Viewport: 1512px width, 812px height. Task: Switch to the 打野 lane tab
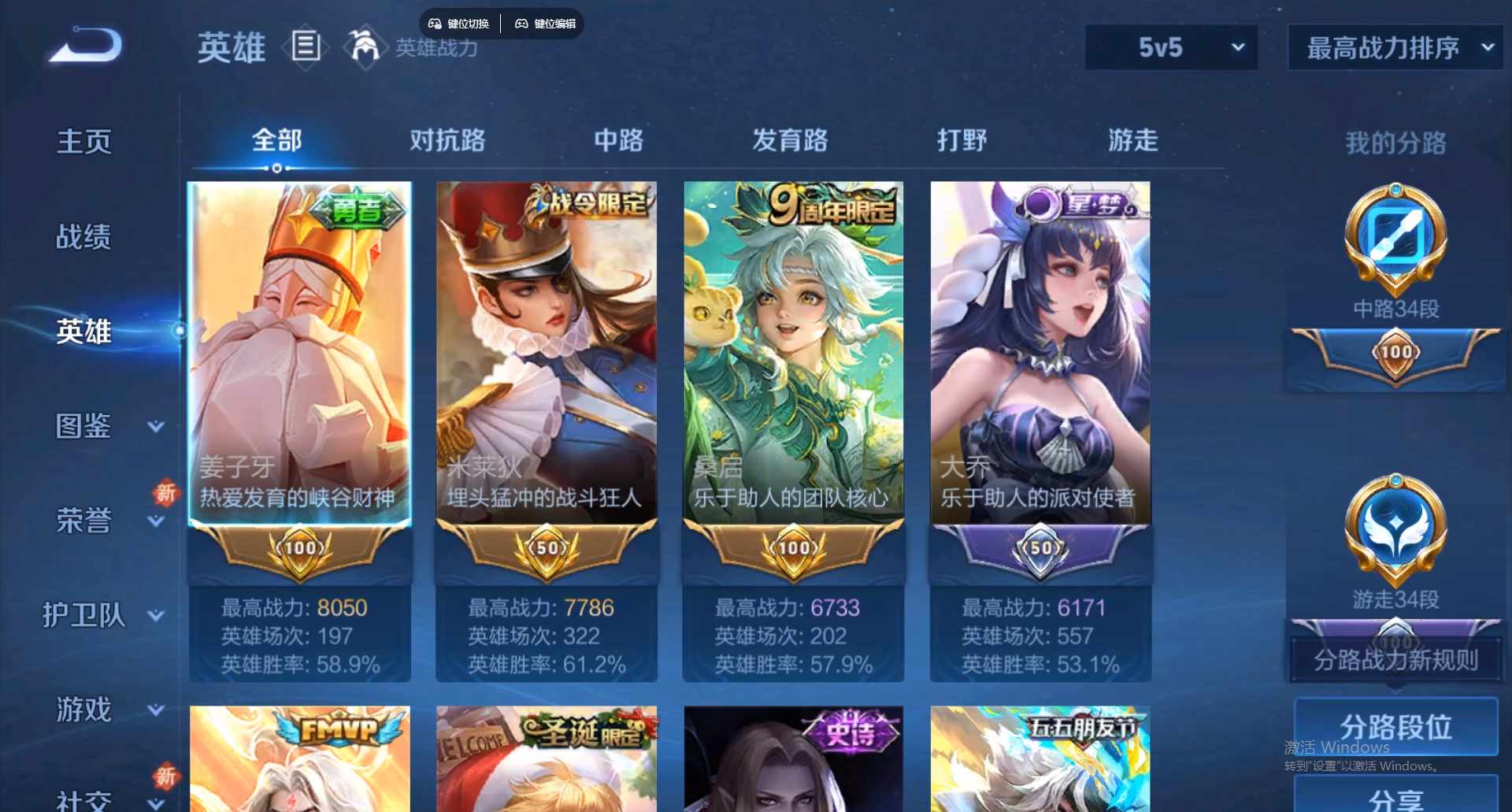click(x=962, y=140)
